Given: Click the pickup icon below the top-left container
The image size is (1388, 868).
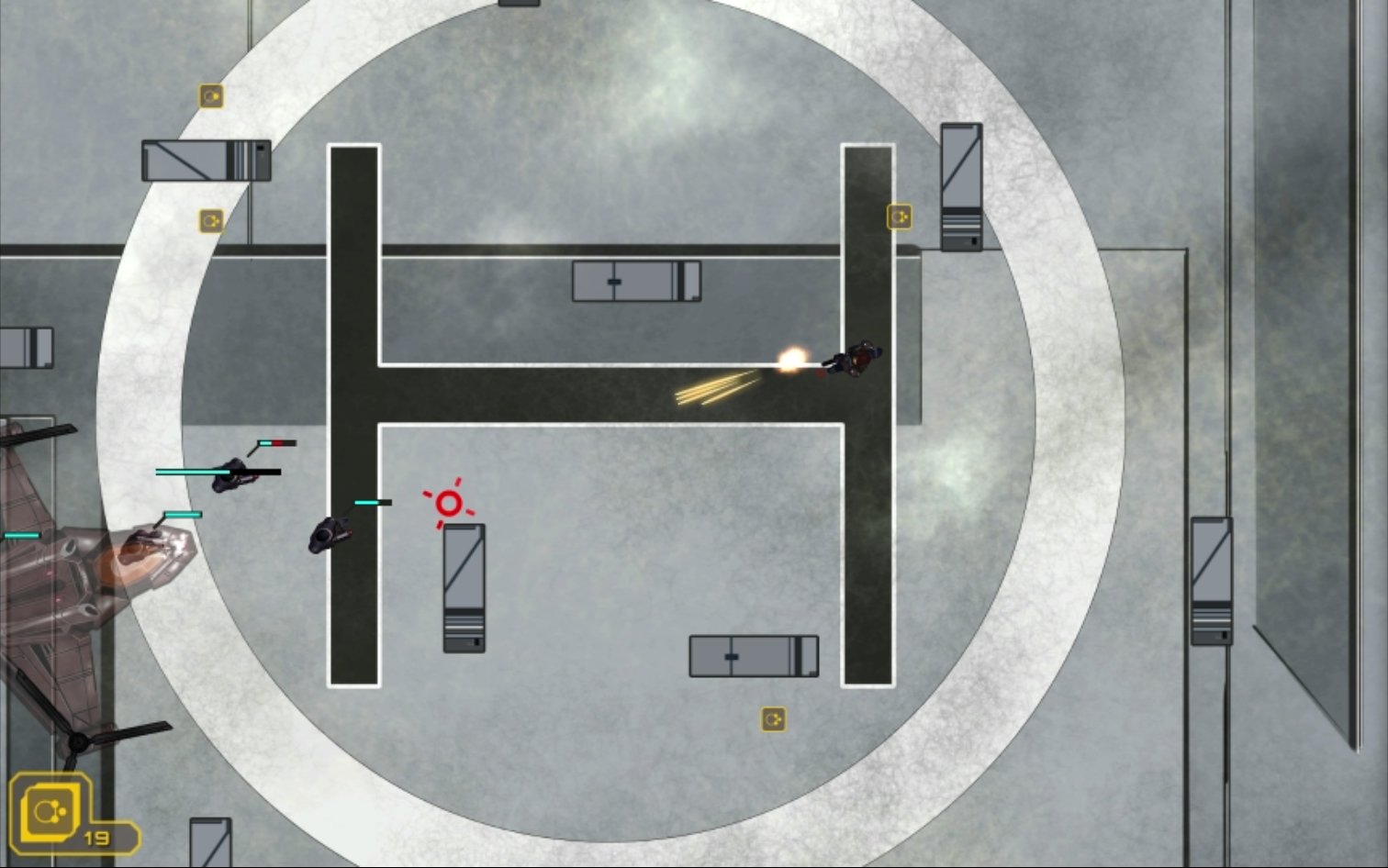Looking at the screenshot, I should click(211, 221).
